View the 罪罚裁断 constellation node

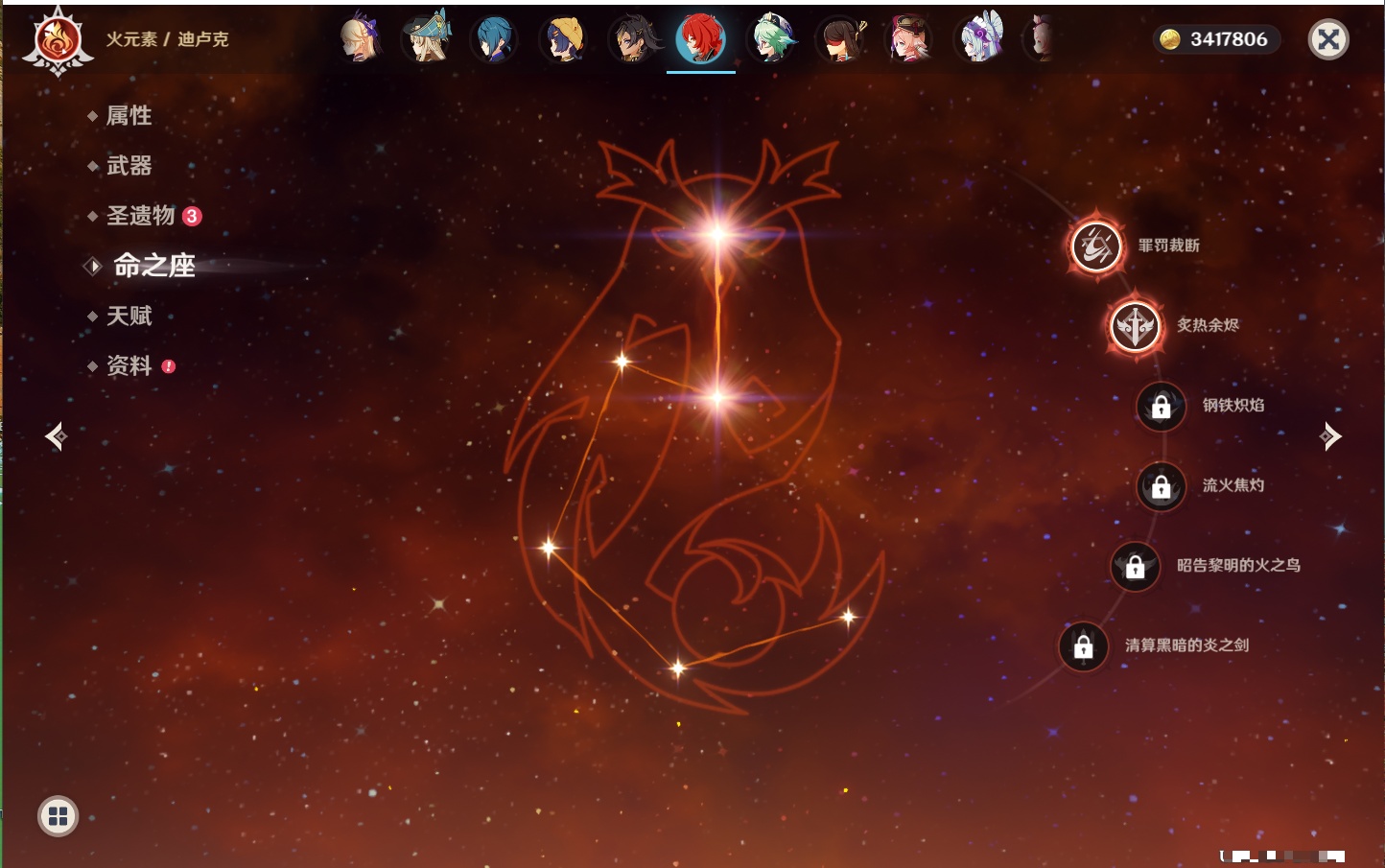tap(1096, 246)
